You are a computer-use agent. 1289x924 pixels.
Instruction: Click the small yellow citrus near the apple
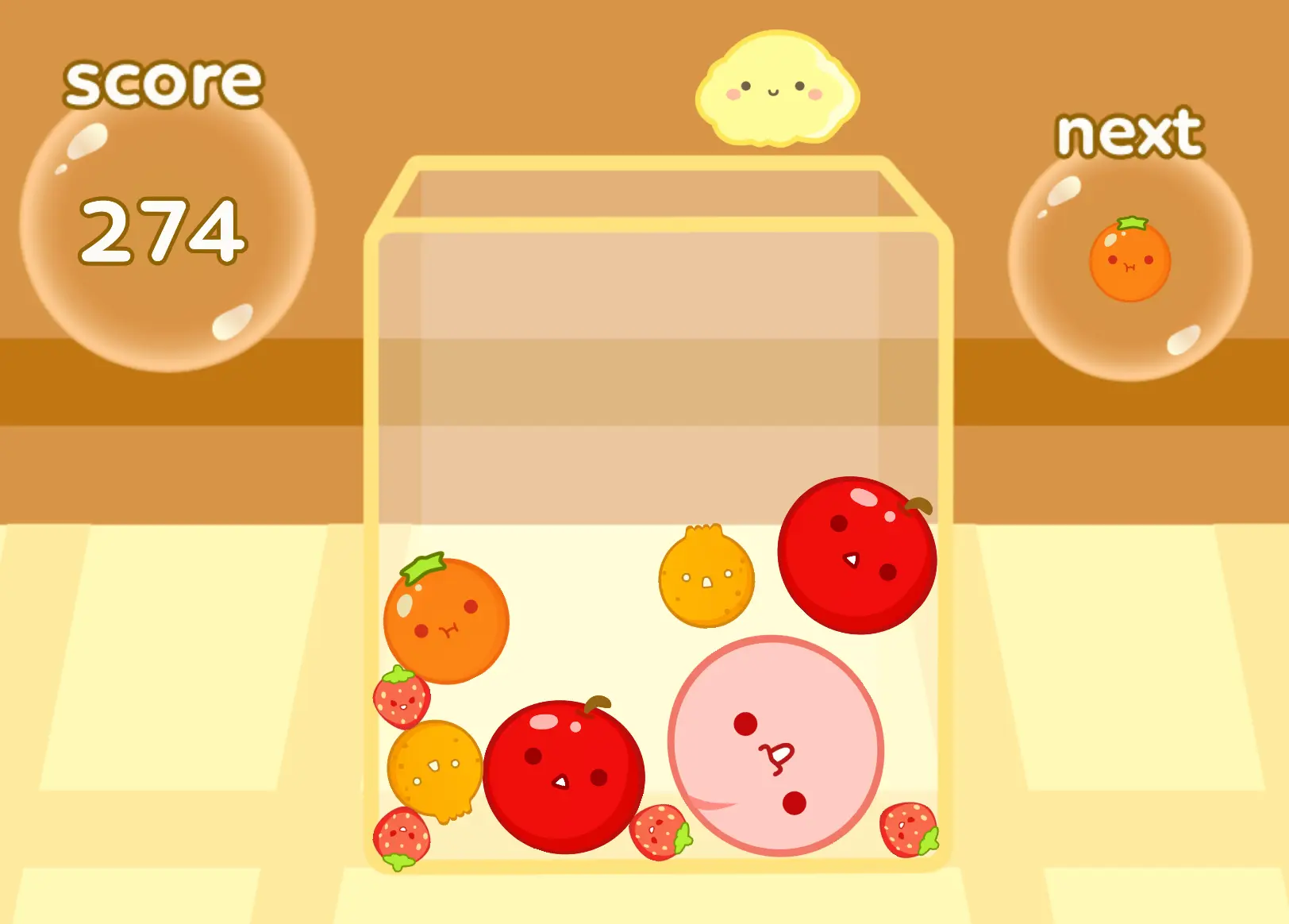437,770
